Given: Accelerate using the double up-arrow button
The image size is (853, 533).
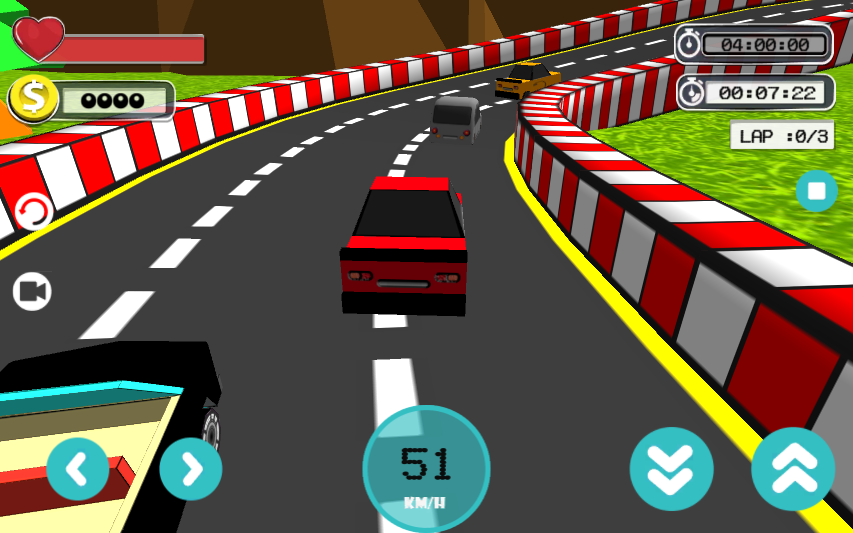Looking at the screenshot, I should pyautogui.click(x=793, y=468).
